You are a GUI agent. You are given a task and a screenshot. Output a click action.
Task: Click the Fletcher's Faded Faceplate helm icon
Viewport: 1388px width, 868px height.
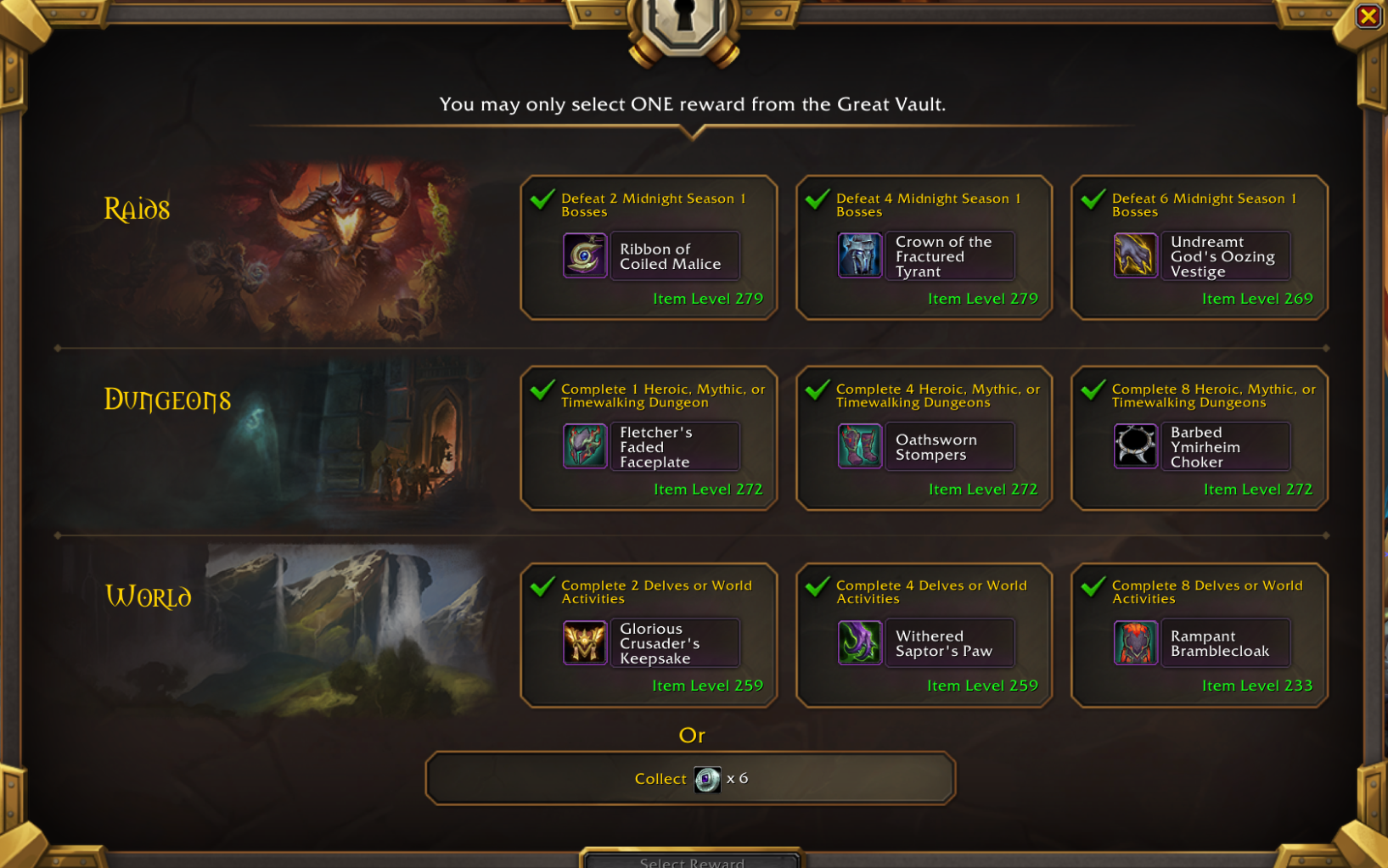tap(584, 446)
